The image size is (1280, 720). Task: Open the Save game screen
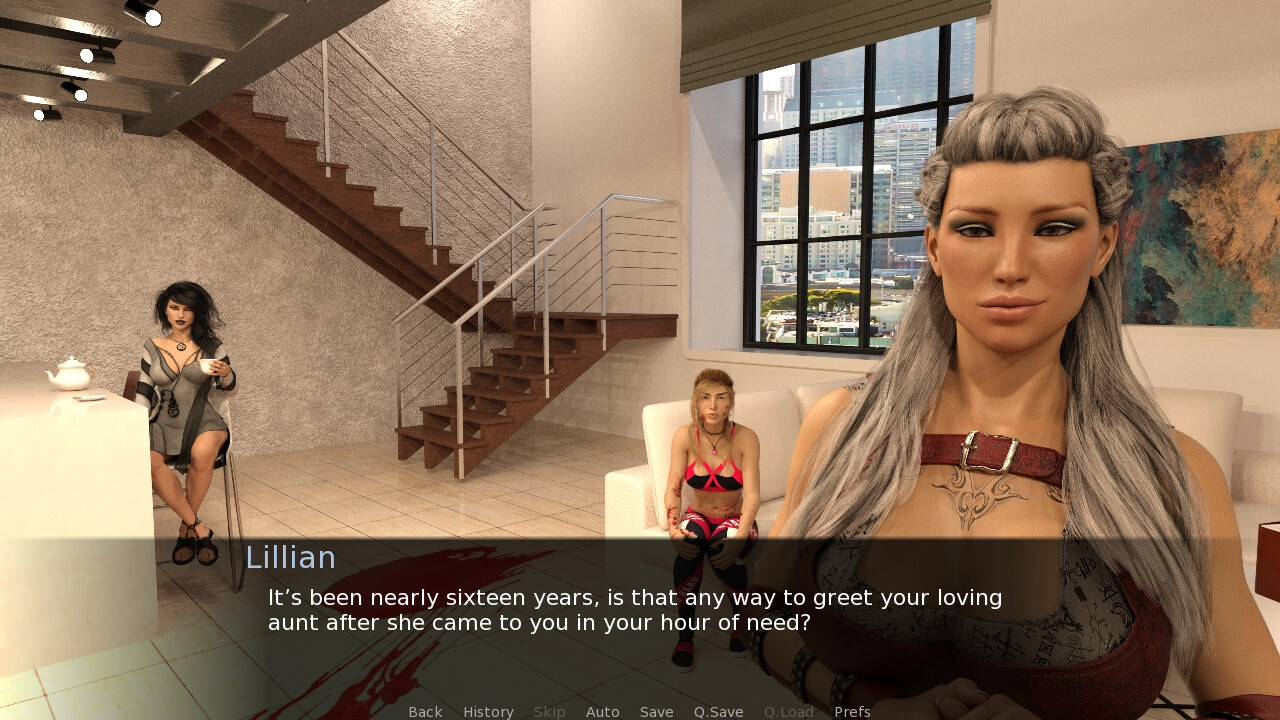(x=656, y=712)
